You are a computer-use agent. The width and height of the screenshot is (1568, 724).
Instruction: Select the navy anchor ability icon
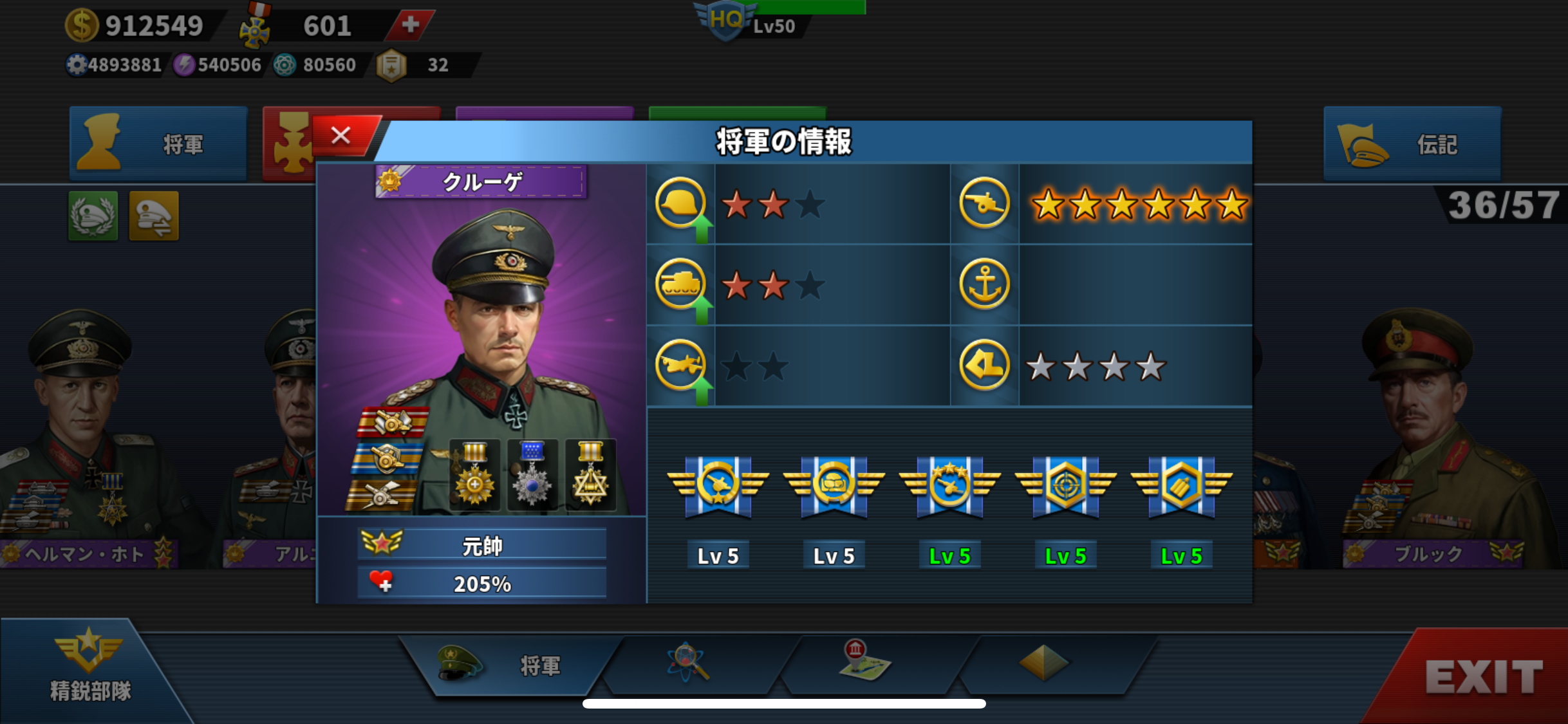coord(984,284)
